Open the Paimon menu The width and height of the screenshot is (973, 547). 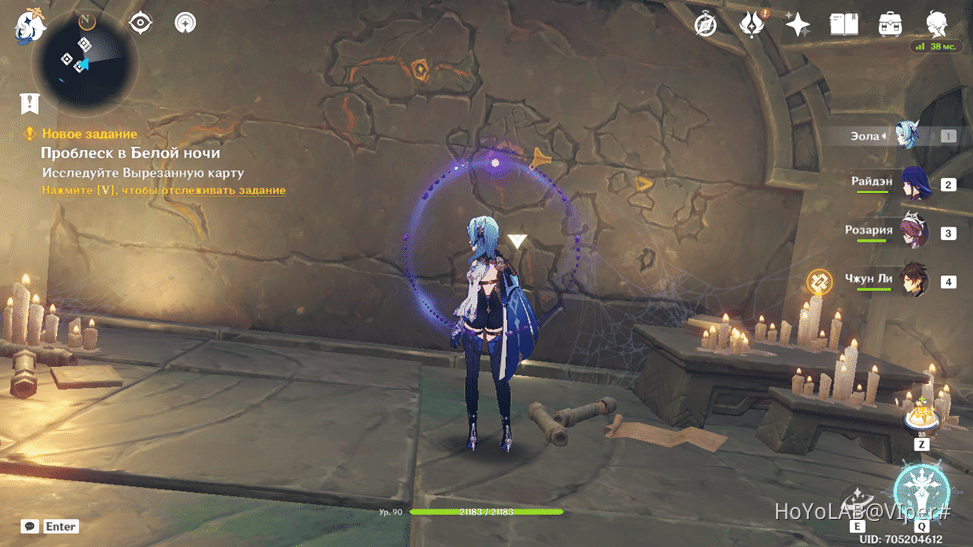point(30,26)
